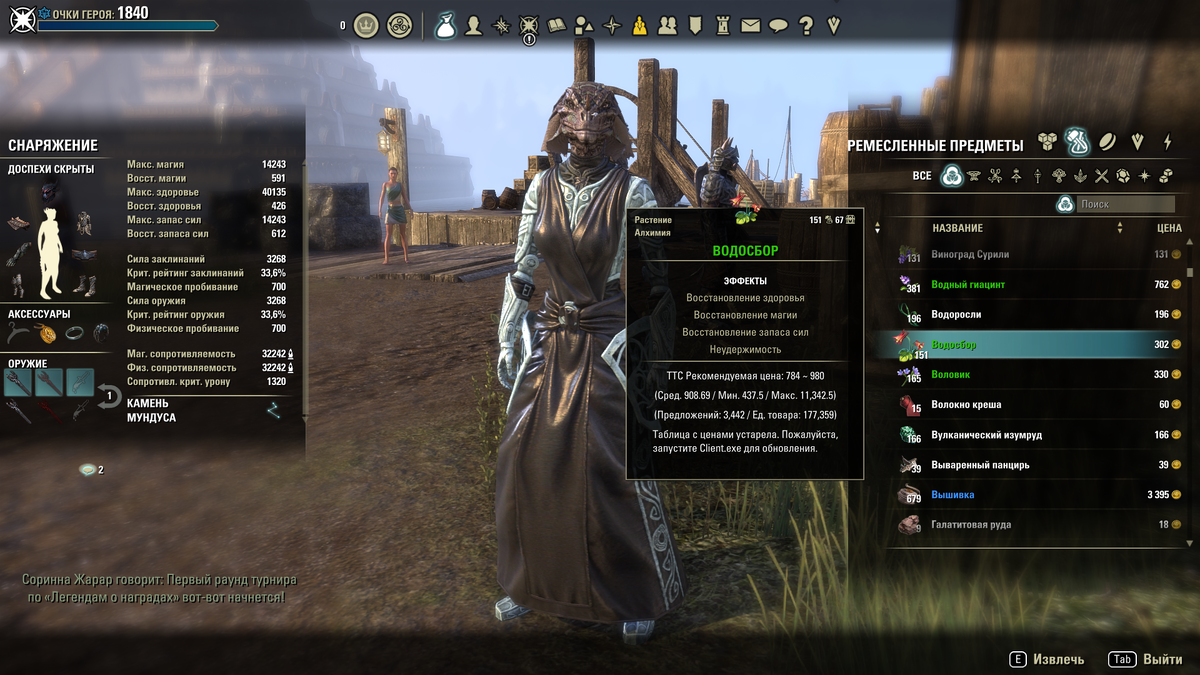Viewport: 1200px width, 675px height.
Task: Open the mail envelope icon
Action: tap(752, 25)
